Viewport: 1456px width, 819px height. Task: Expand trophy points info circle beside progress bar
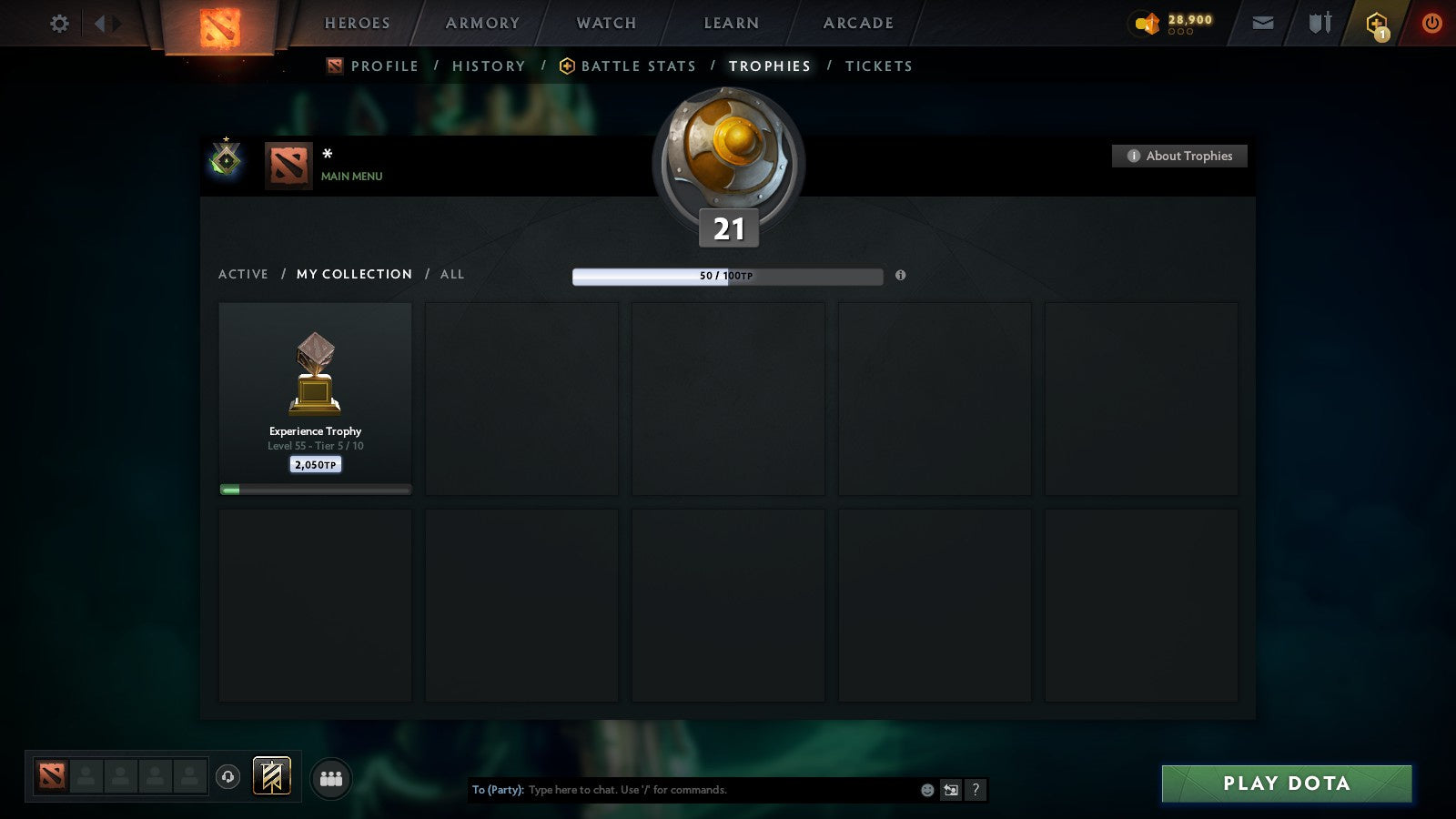click(901, 277)
